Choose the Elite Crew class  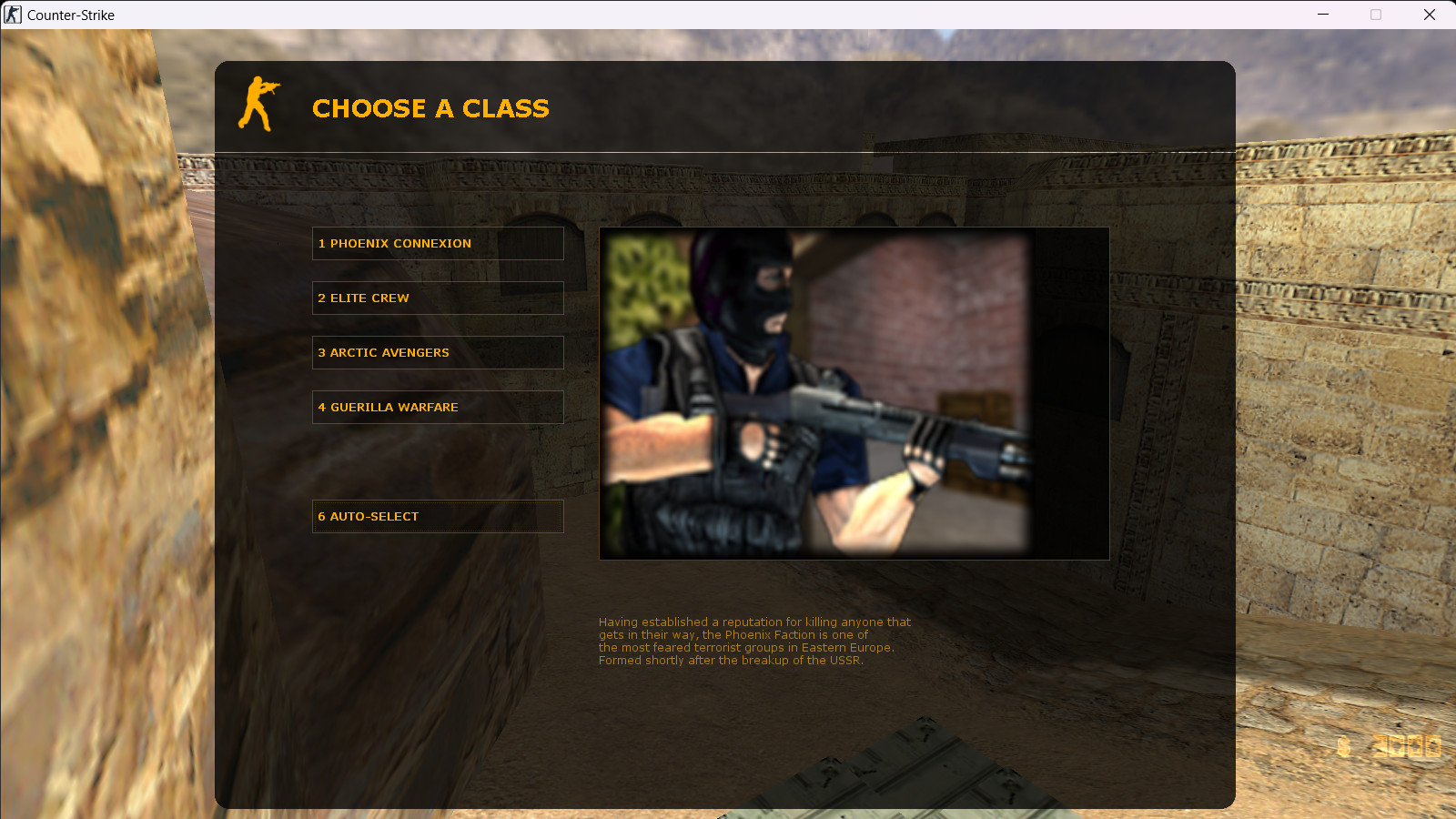click(438, 298)
